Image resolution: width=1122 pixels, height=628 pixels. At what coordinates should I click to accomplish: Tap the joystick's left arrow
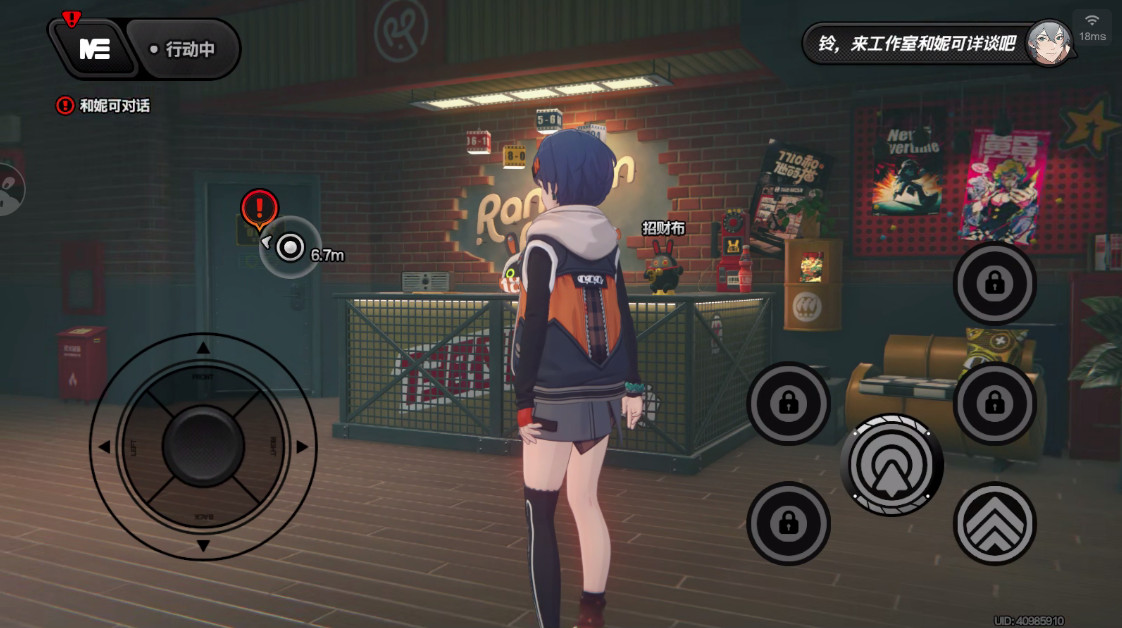tap(104, 447)
